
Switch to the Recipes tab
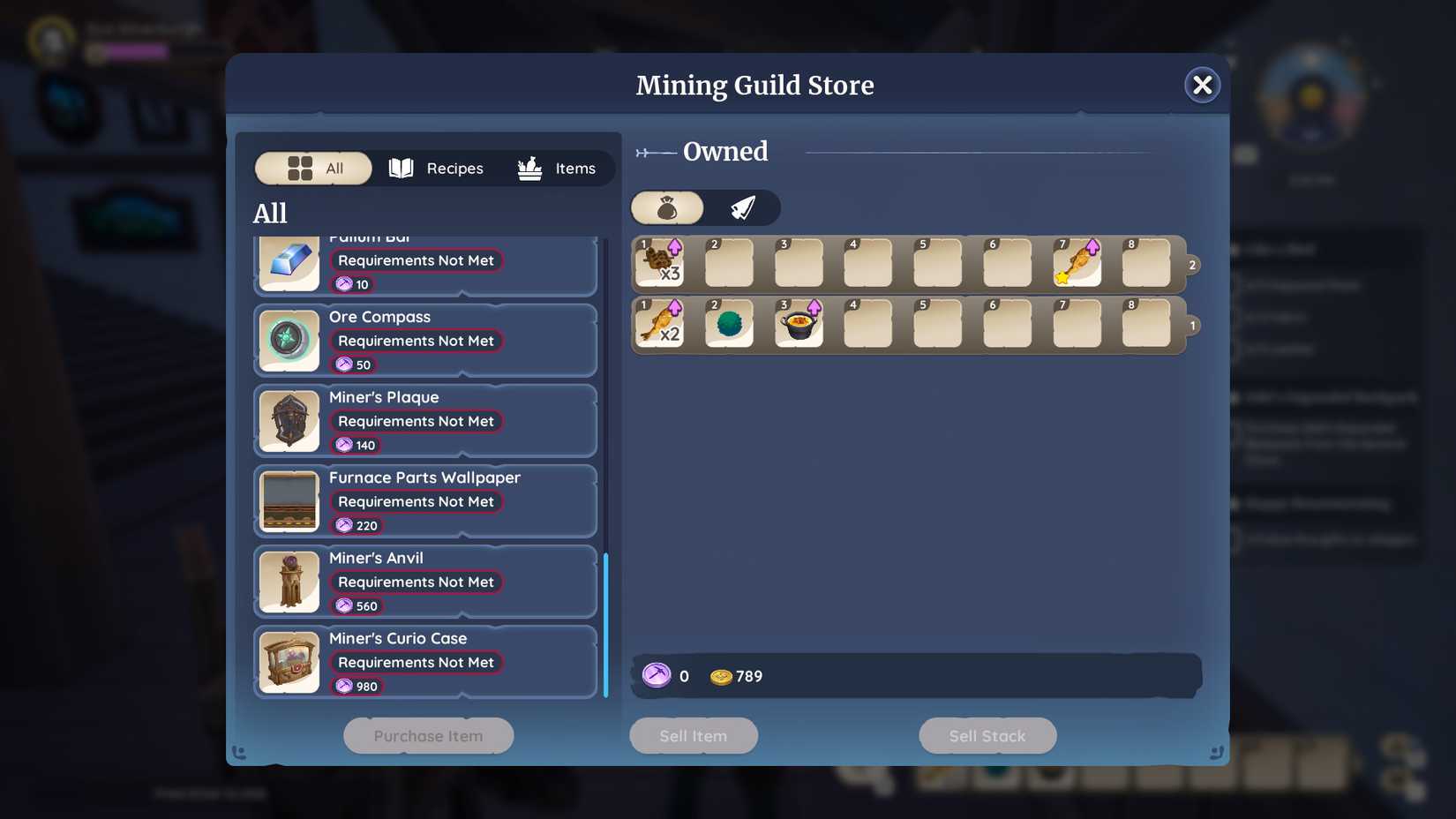click(437, 168)
